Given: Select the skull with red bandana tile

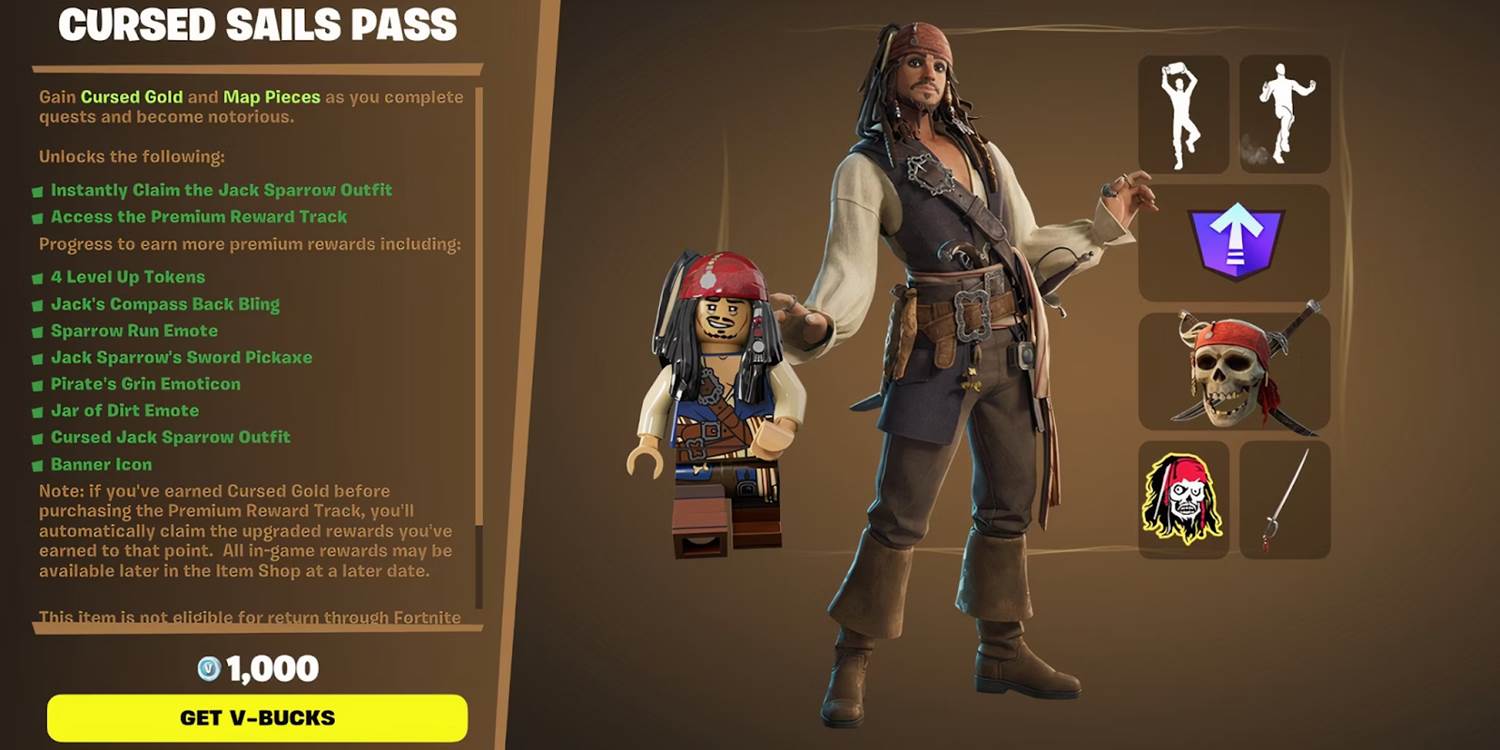Looking at the screenshot, I should click(x=1234, y=371).
